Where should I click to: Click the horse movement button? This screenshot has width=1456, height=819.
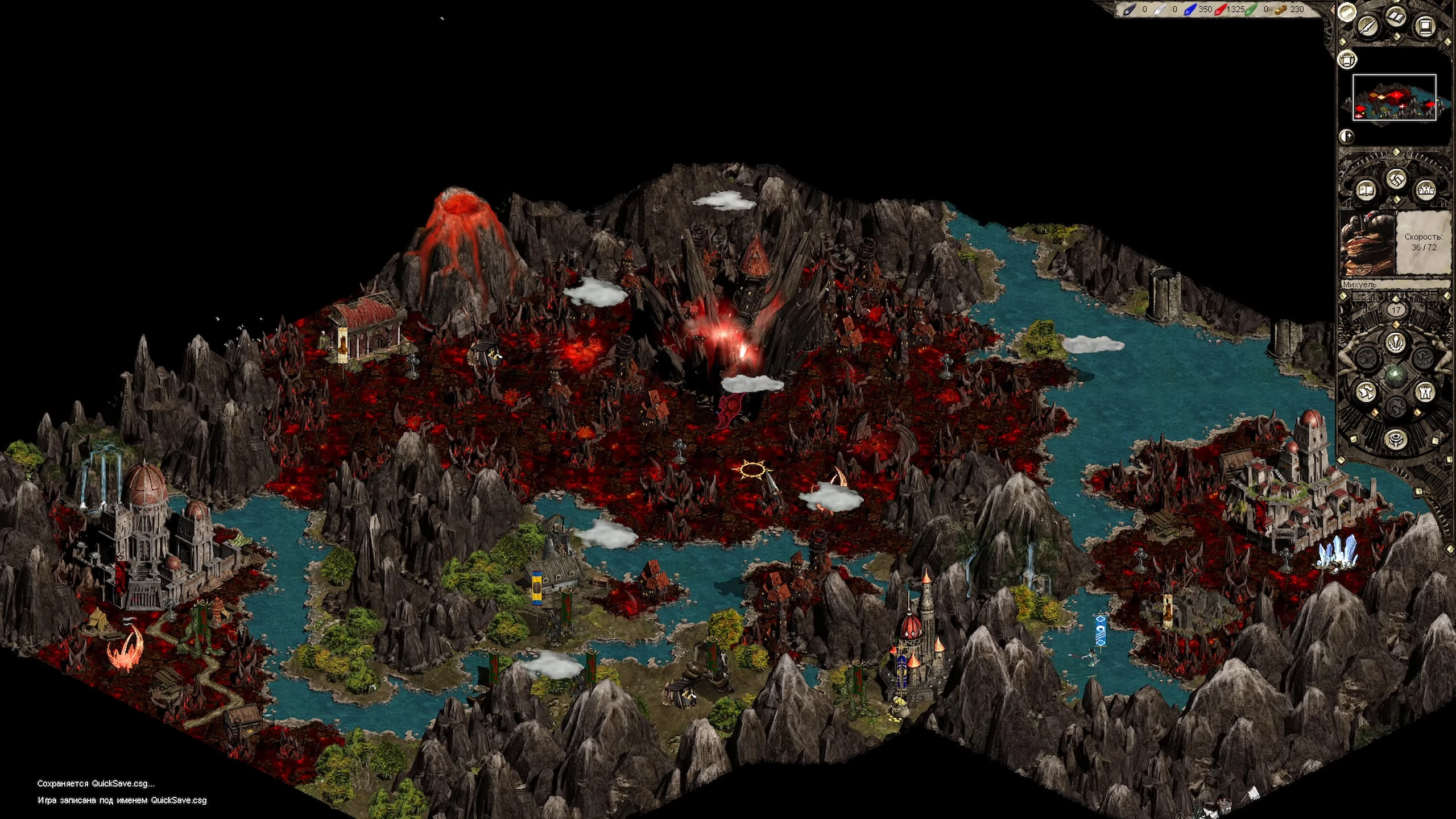point(1366,391)
